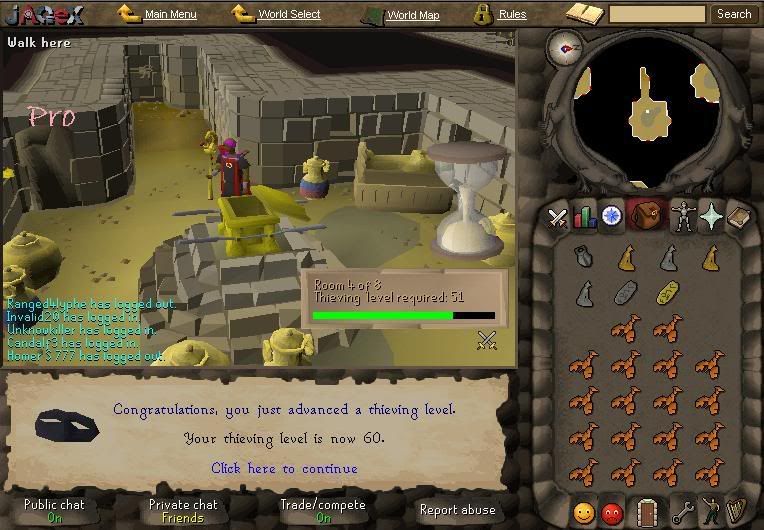The height and width of the screenshot is (530, 764).
Task: Open the Main Menu link
Action: pyautogui.click(x=170, y=15)
